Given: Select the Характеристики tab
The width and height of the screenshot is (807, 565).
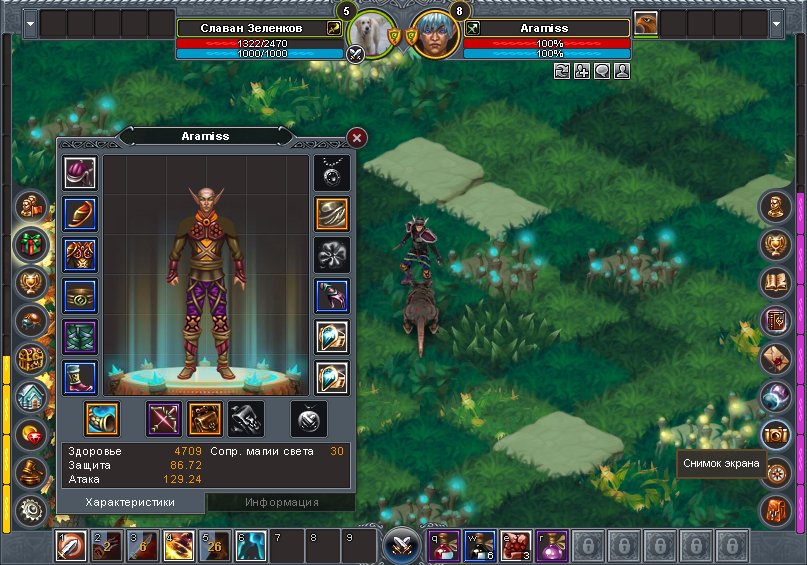Looking at the screenshot, I should pyautogui.click(x=130, y=502).
